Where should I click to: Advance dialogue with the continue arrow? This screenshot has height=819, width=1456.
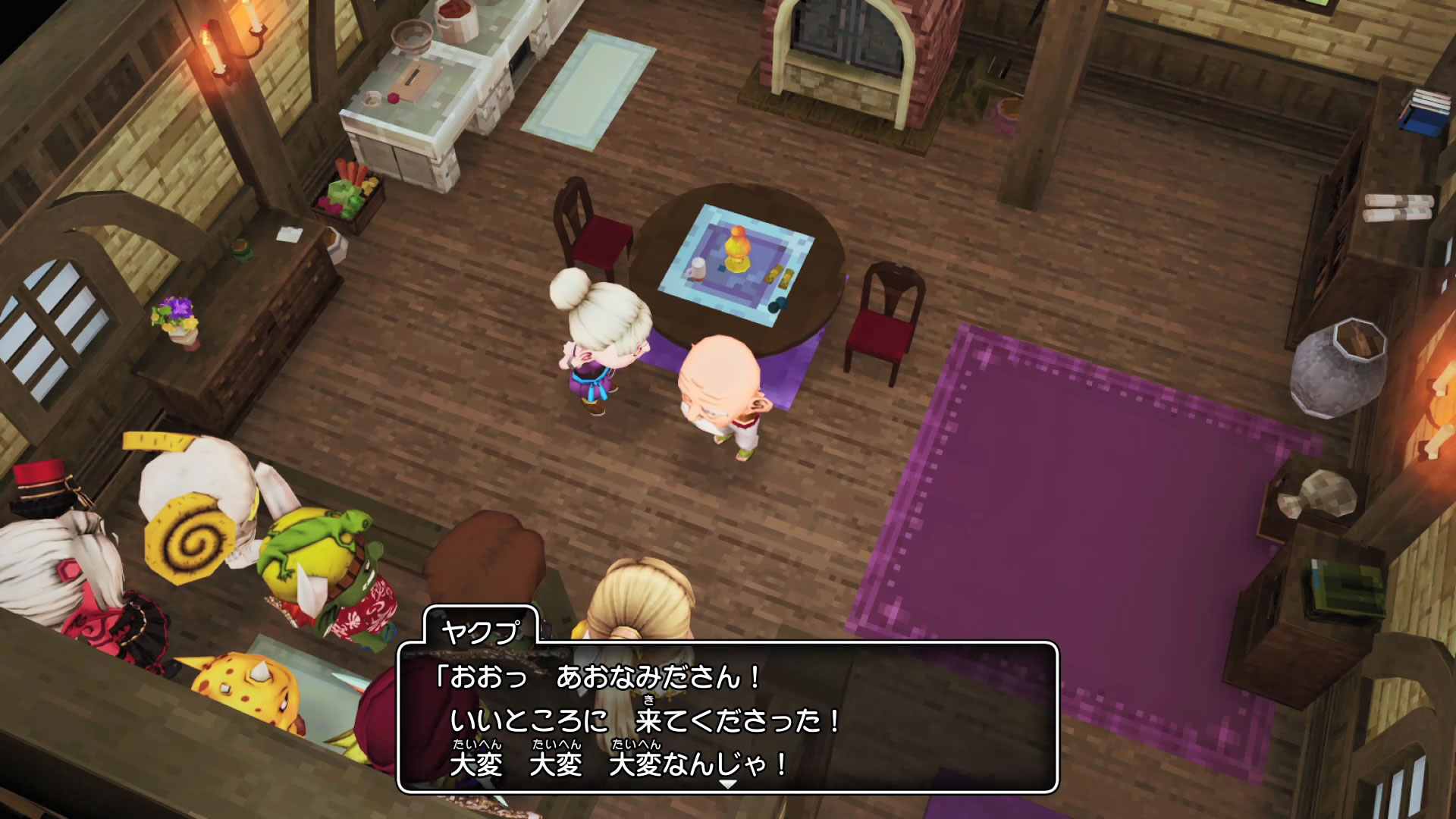(x=727, y=785)
